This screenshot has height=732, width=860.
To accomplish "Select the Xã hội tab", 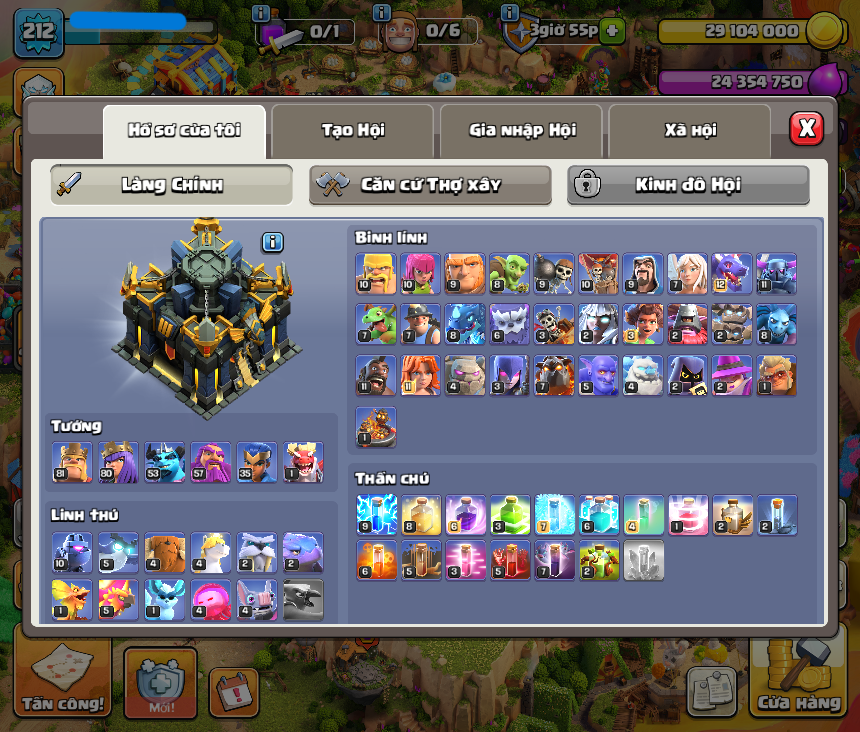I will pyautogui.click(x=689, y=131).
